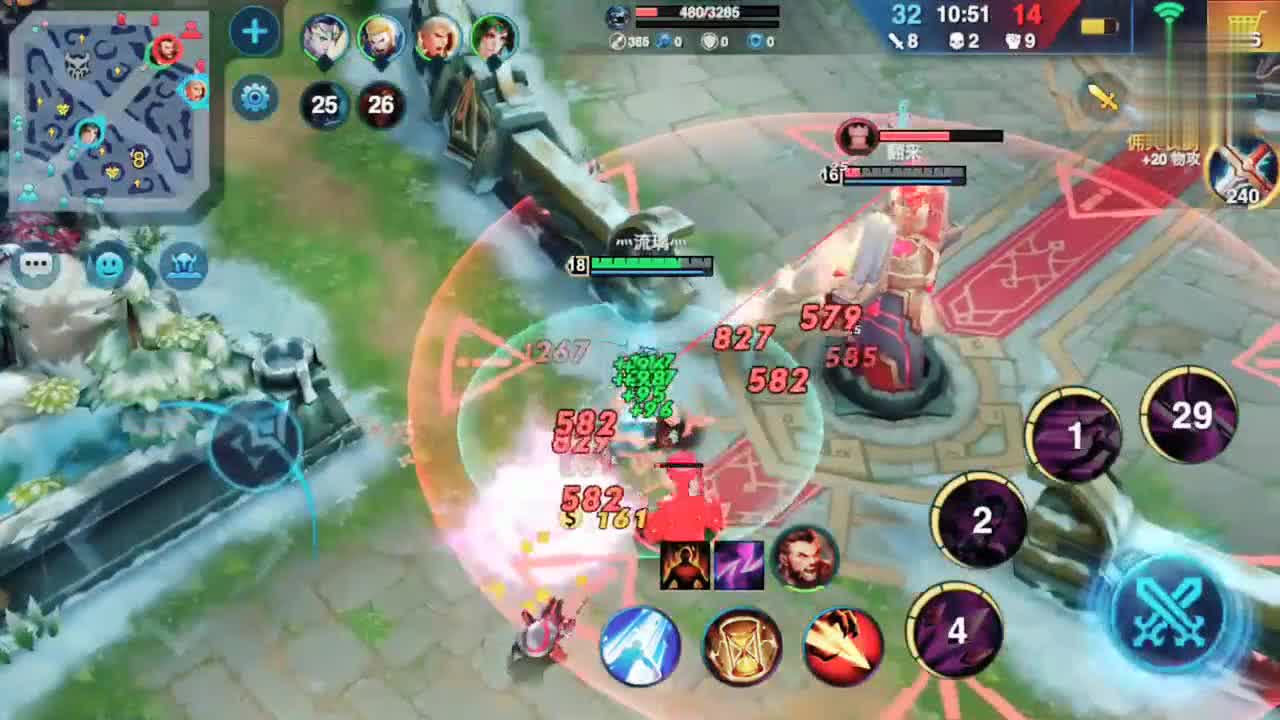This screenshot has width=1280, height=720.
Task: Click the blue plus button
Action: pyautogui.click(x=254, y=33)
